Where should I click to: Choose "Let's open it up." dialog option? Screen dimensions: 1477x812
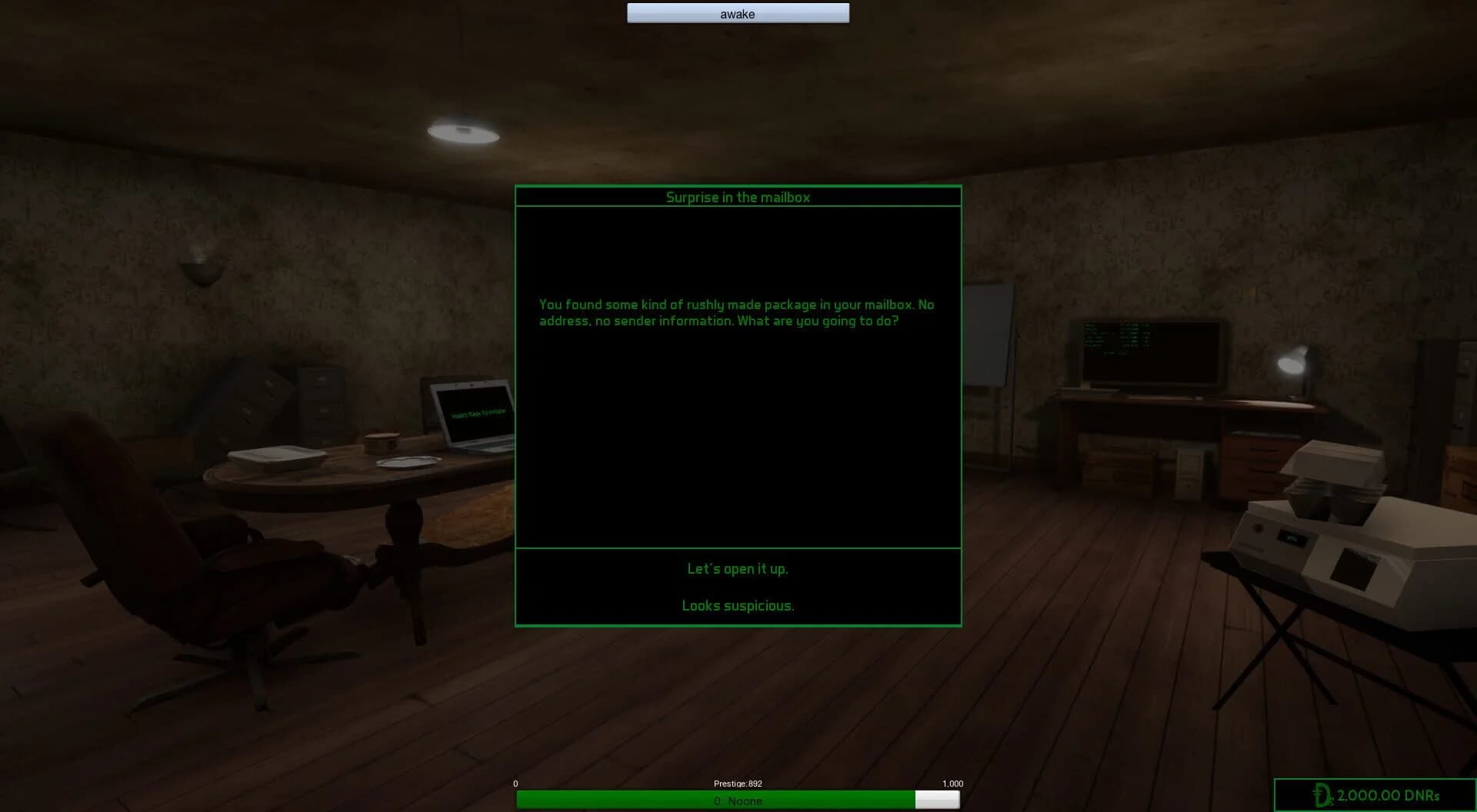tap(738, 569)
